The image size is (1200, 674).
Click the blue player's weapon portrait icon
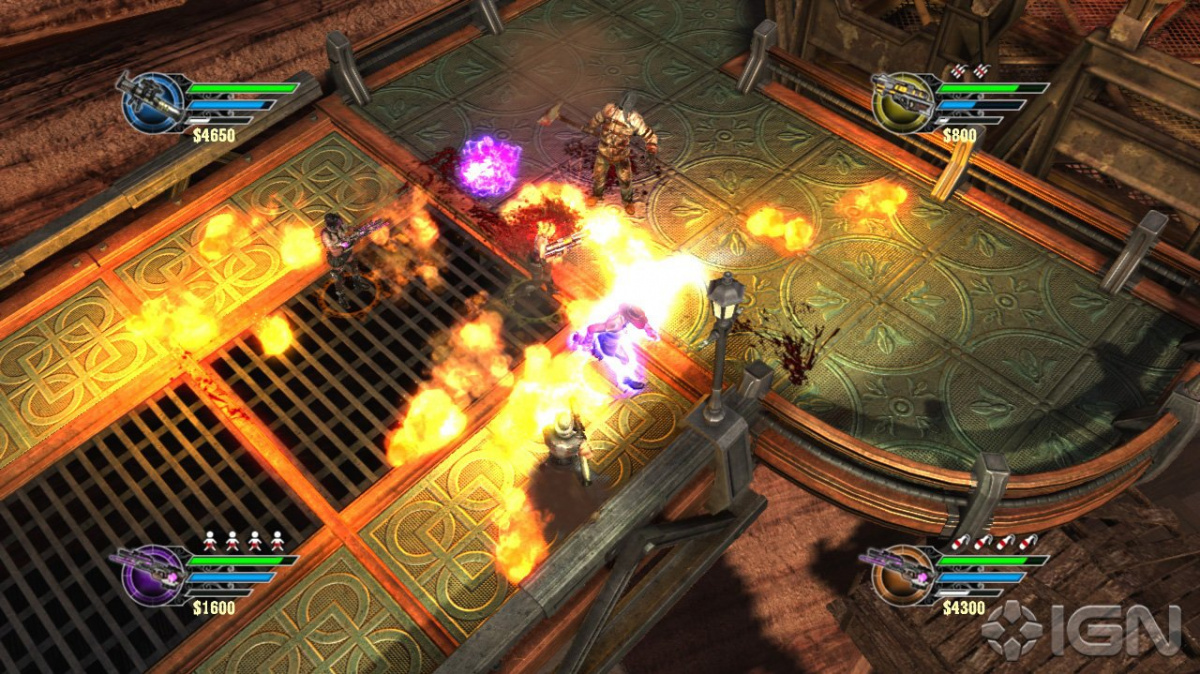(153, 101)
